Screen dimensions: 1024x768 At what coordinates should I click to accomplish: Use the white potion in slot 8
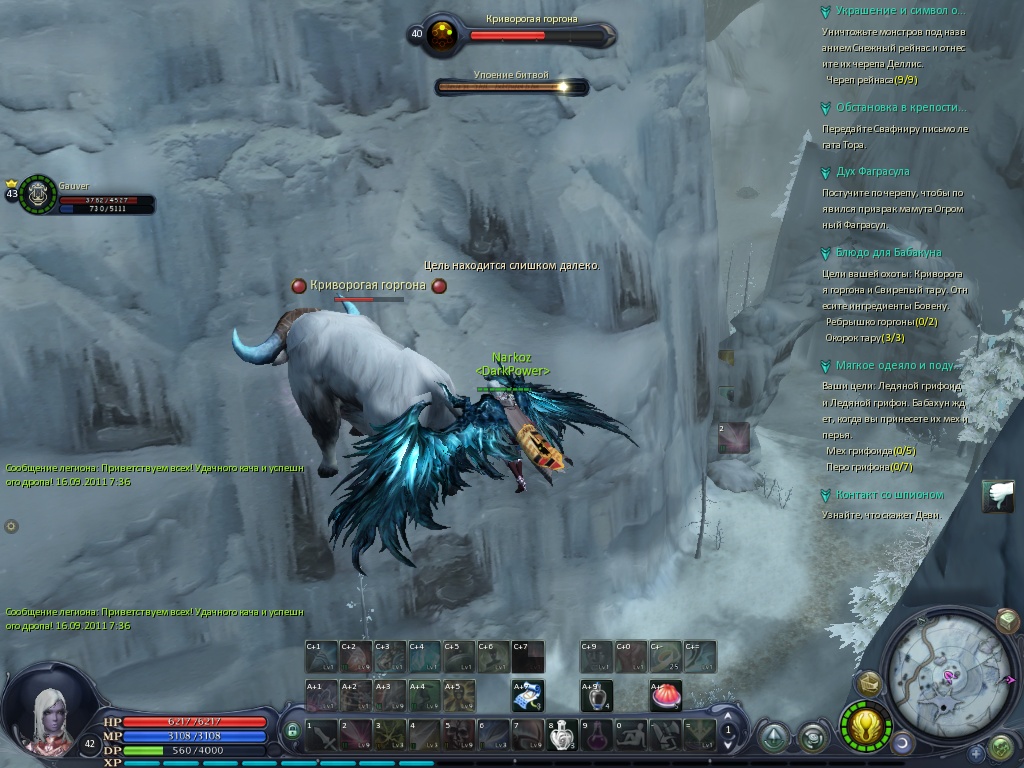[561, 735]
